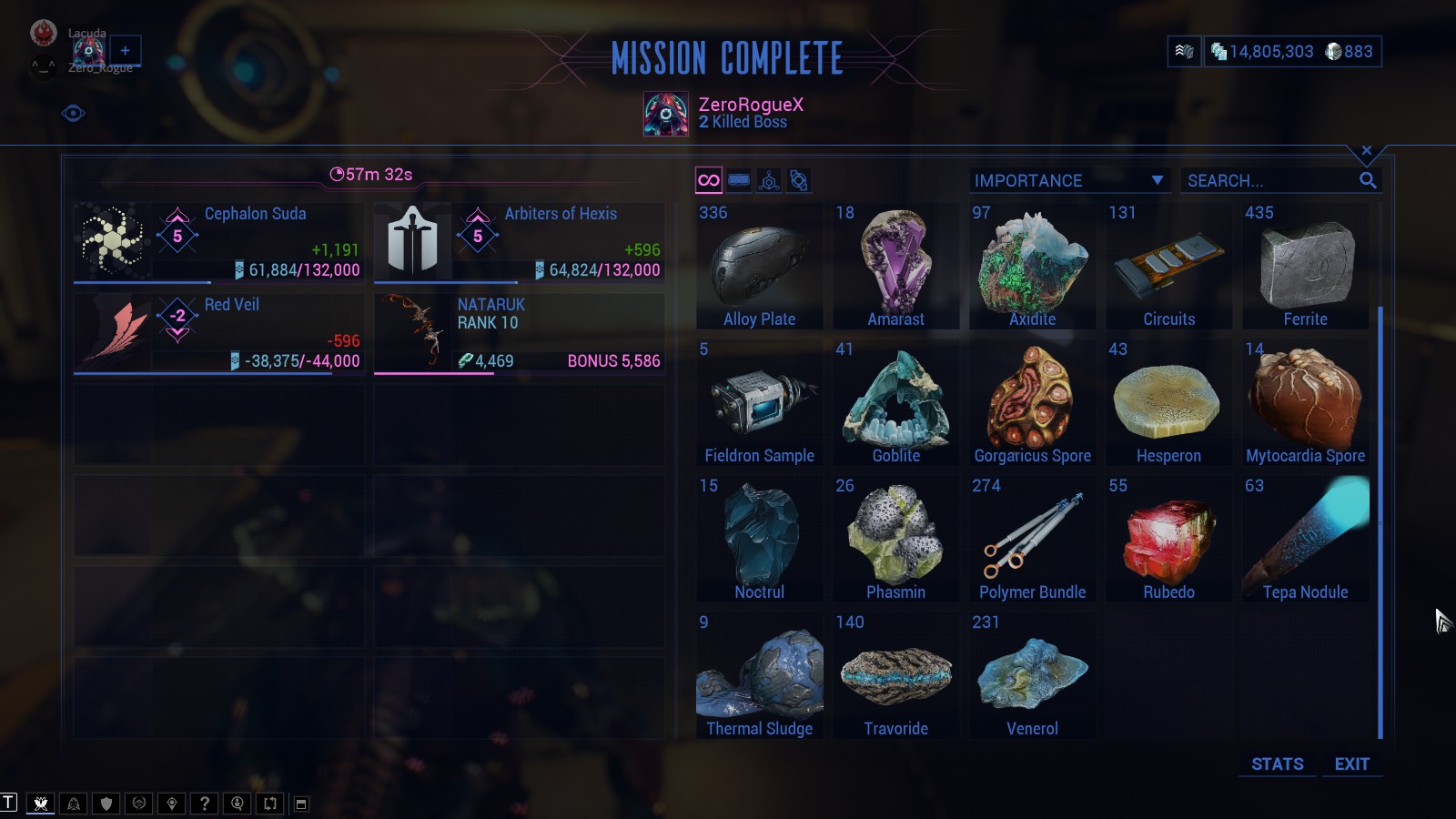
Task: Open the STATS view
Action: coord(1277,764)
